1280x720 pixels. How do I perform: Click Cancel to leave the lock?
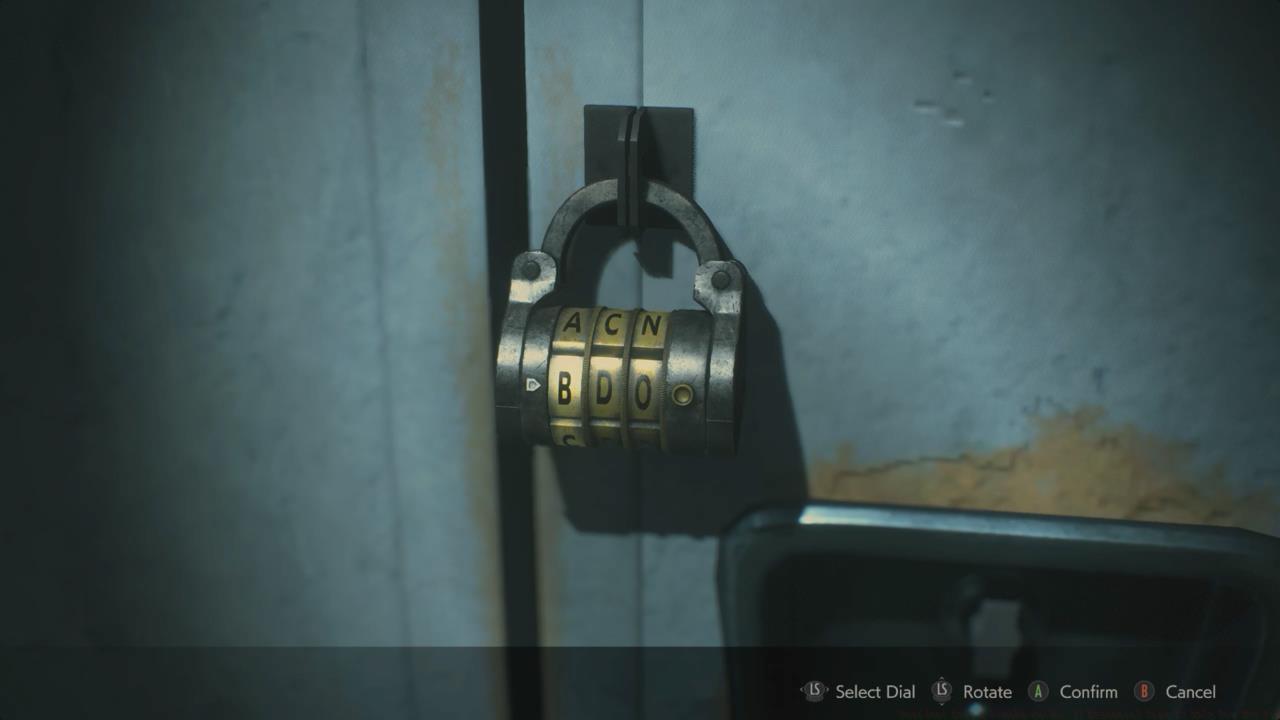pos(1191,691)
